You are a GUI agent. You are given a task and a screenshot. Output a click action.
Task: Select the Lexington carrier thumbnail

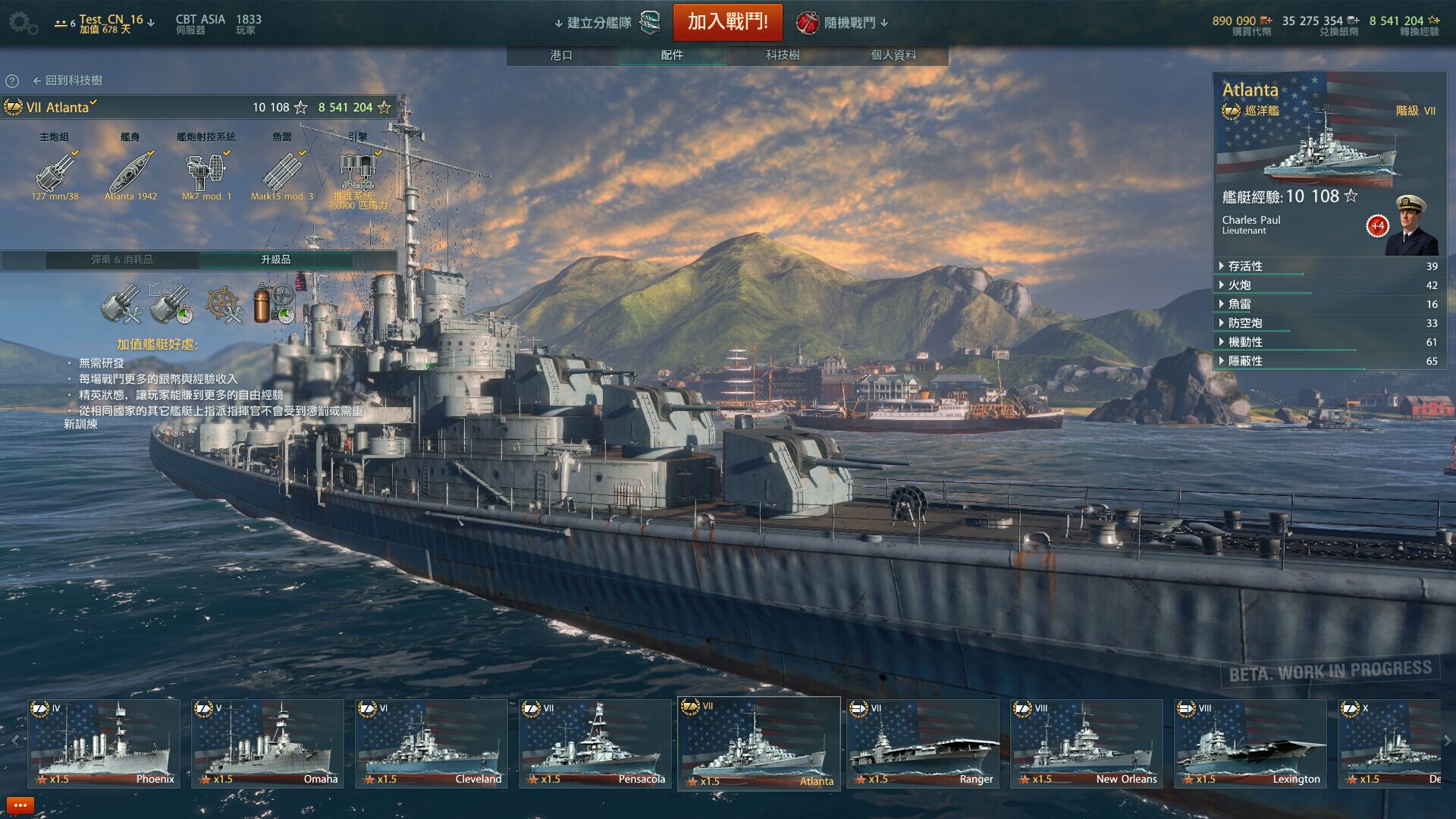coord(1250,744)
